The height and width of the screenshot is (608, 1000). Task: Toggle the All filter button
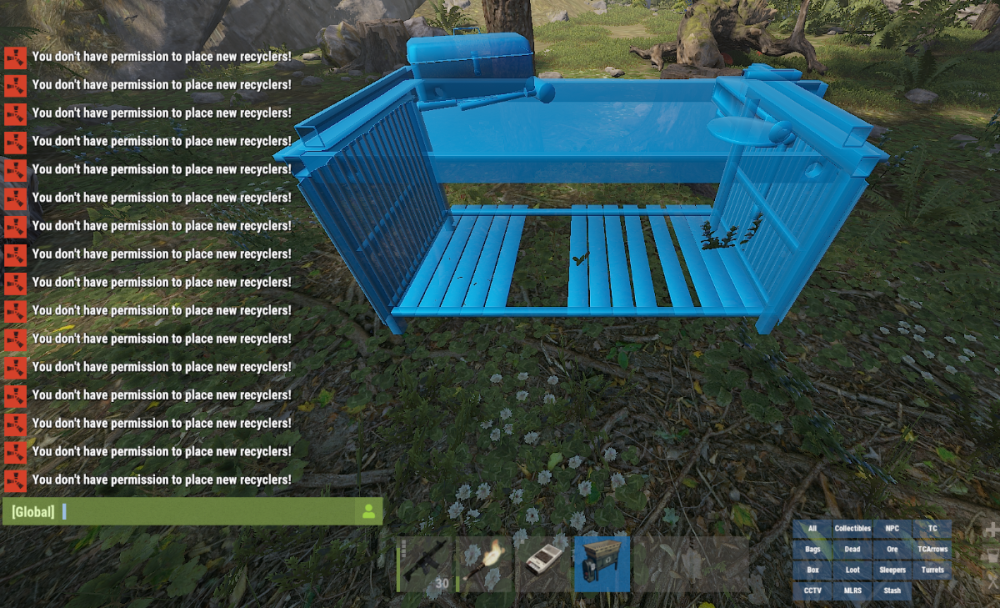click(813, 528)
